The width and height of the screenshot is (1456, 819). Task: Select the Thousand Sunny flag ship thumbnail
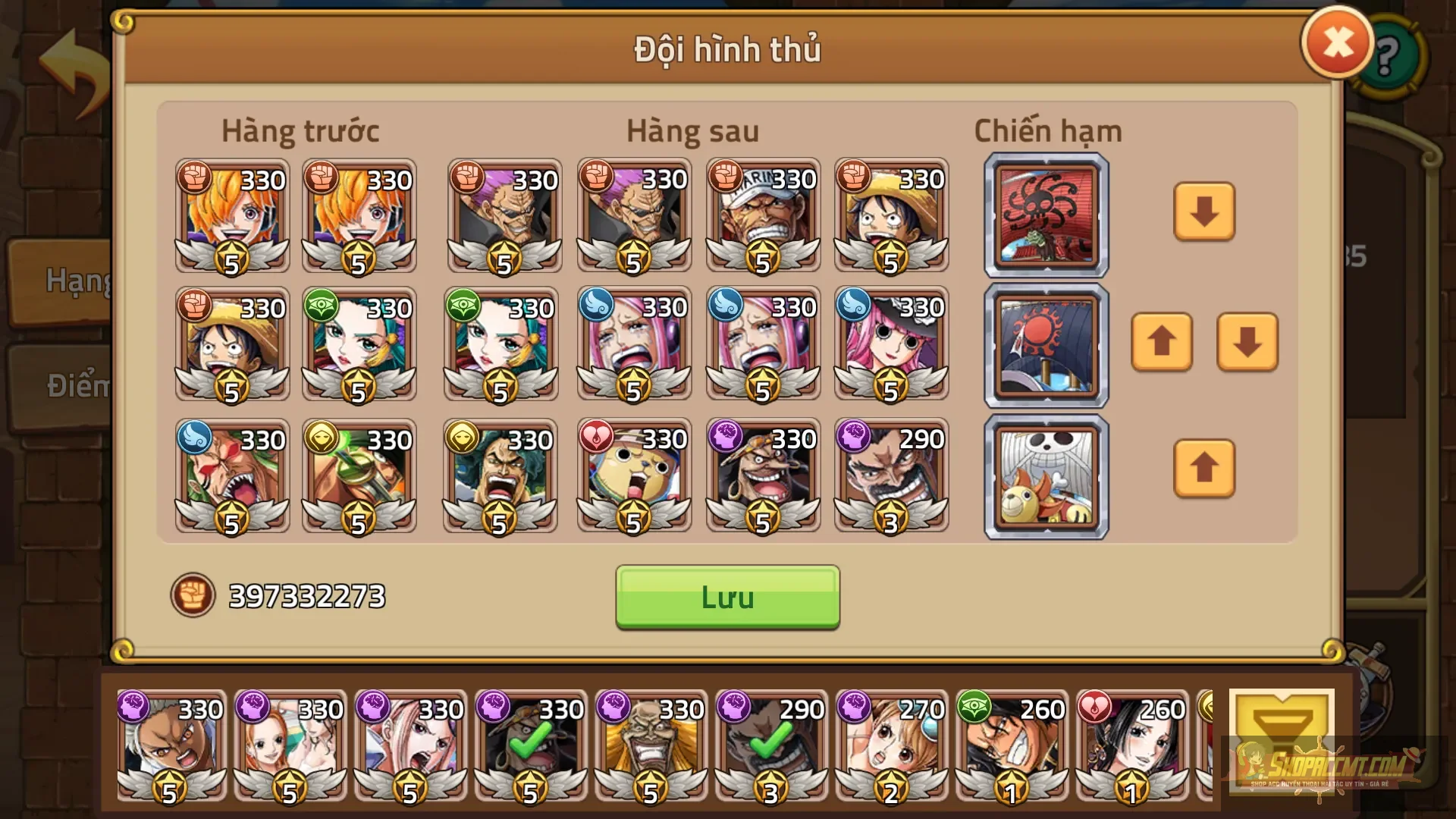[x=1046, y=475]
